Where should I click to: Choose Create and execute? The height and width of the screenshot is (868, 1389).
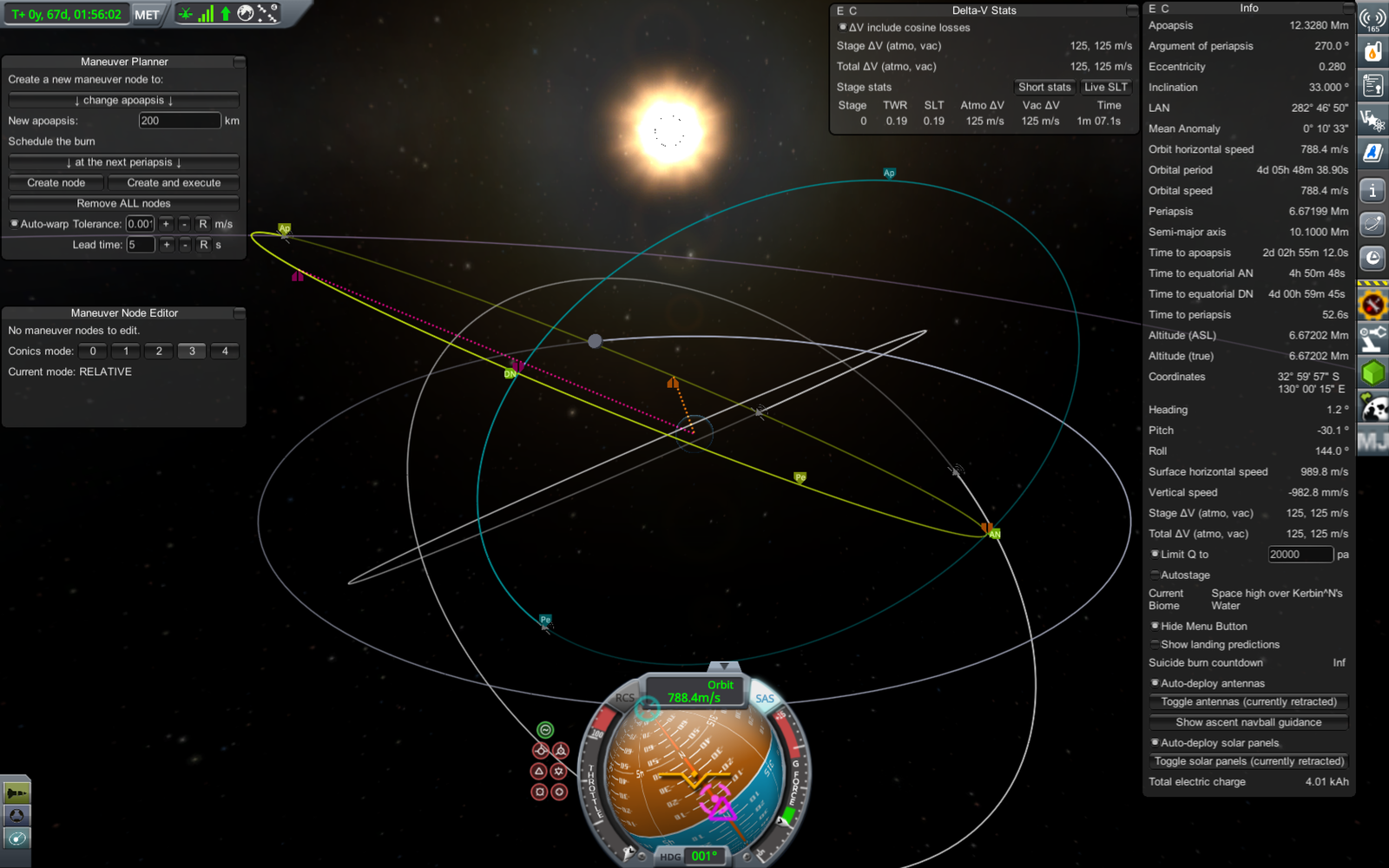pos(174,183)
